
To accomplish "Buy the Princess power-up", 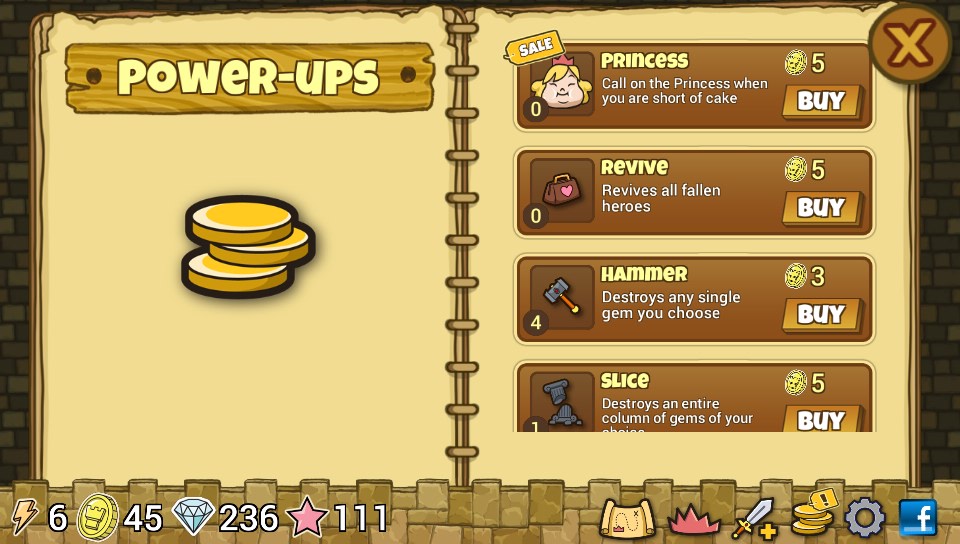I will click(x=821, y=101).
